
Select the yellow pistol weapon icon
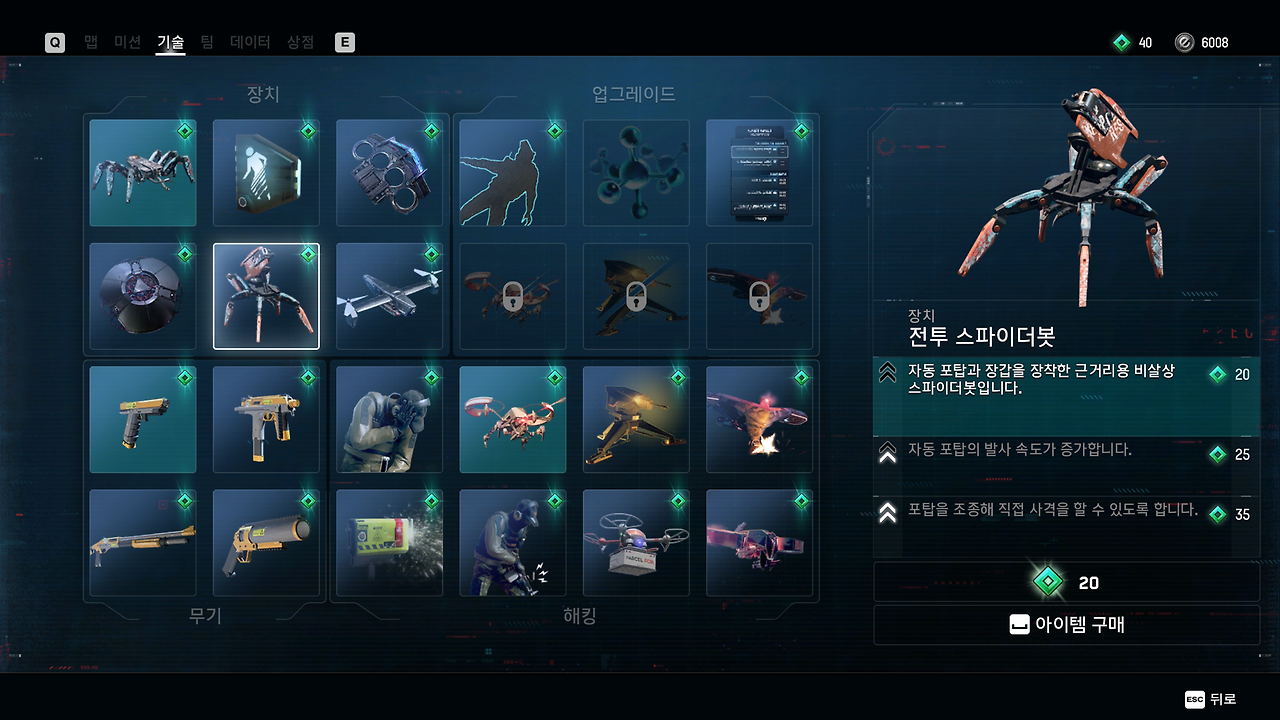point(142,419)
